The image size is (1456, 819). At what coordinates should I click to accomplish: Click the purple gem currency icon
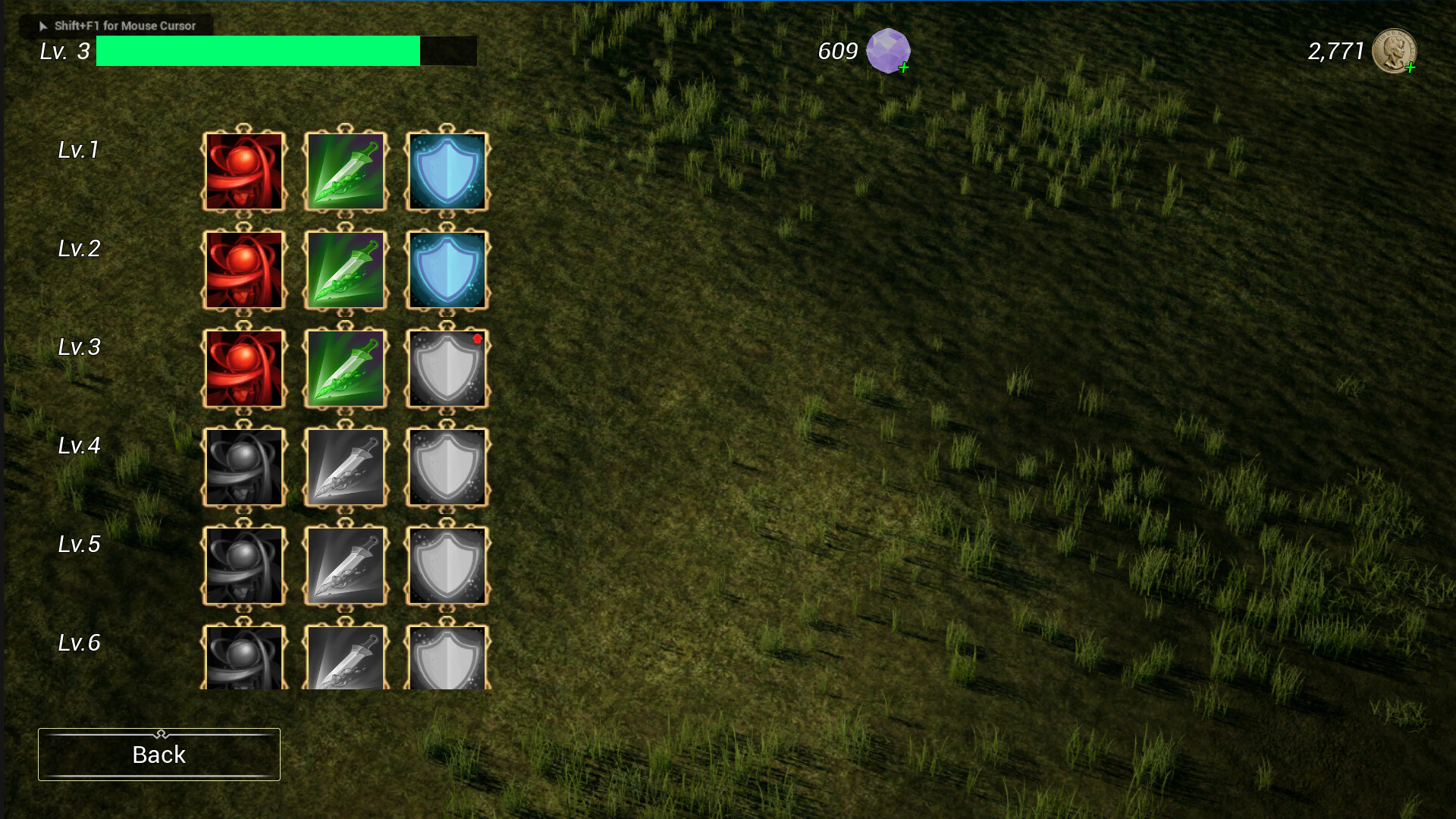coord(889,51)
